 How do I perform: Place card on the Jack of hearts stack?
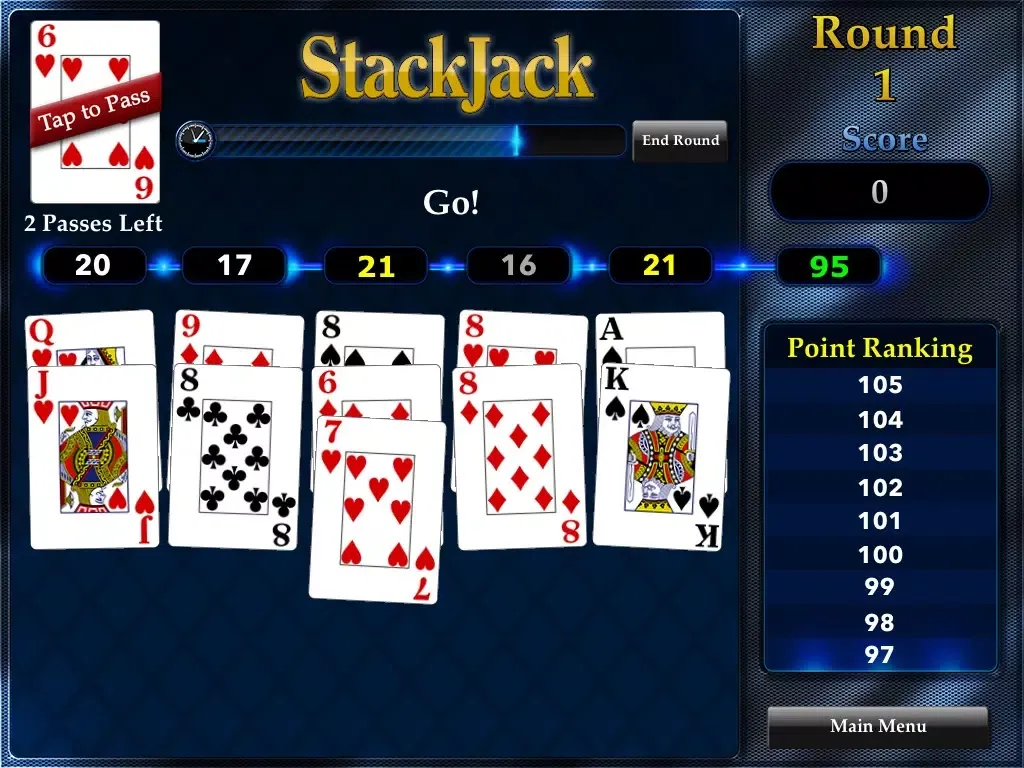[x=94, y=457]
